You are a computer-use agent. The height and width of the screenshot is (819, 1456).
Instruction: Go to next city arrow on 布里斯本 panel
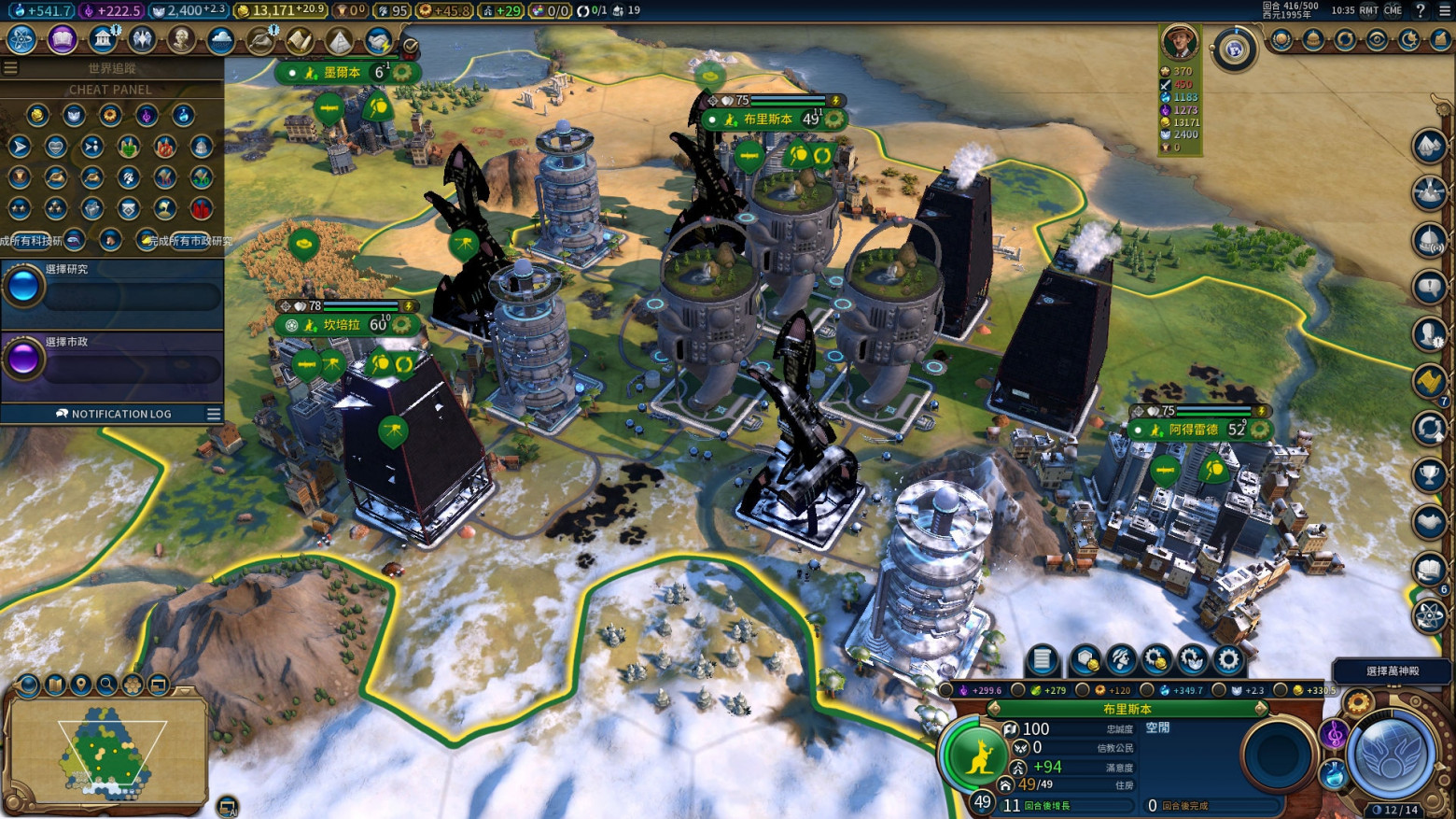1261,709
